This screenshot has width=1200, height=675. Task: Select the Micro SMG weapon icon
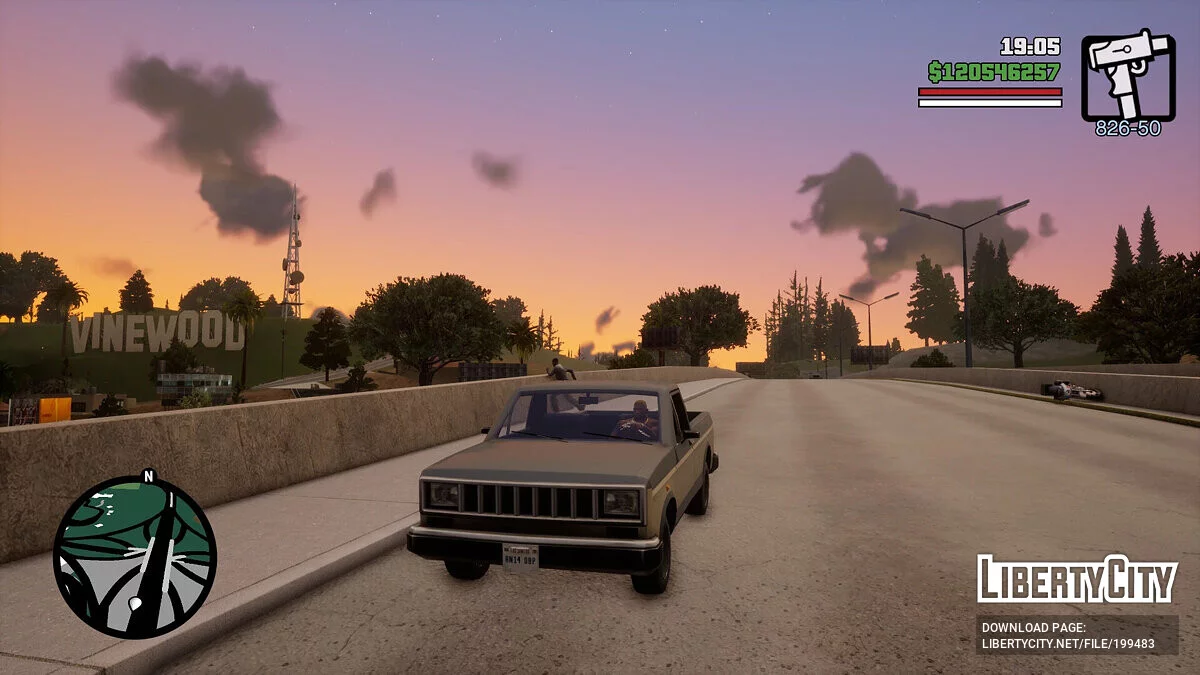pyautogui.click(x=1128, y=75)
